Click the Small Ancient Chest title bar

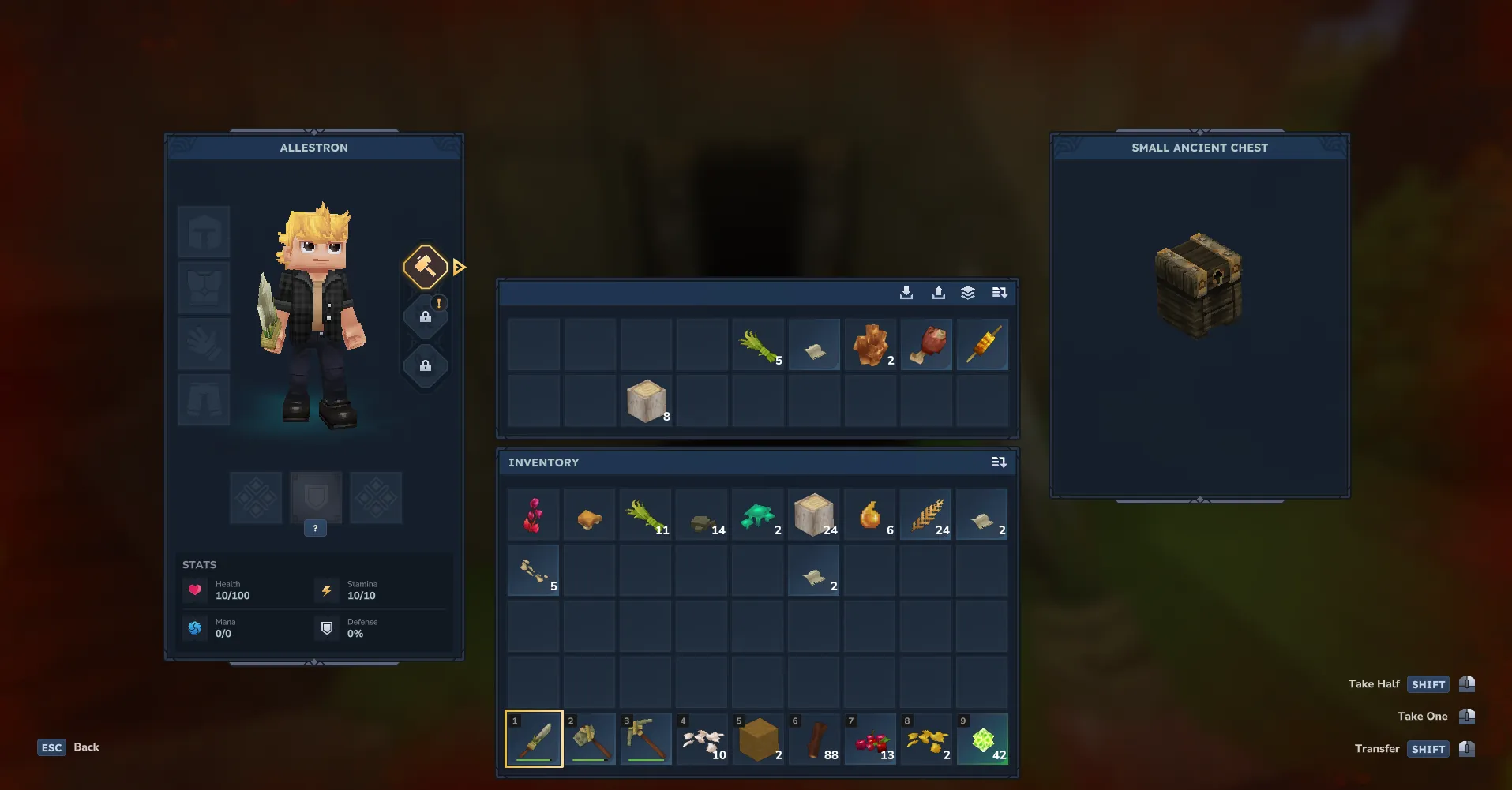point(1199,148)
